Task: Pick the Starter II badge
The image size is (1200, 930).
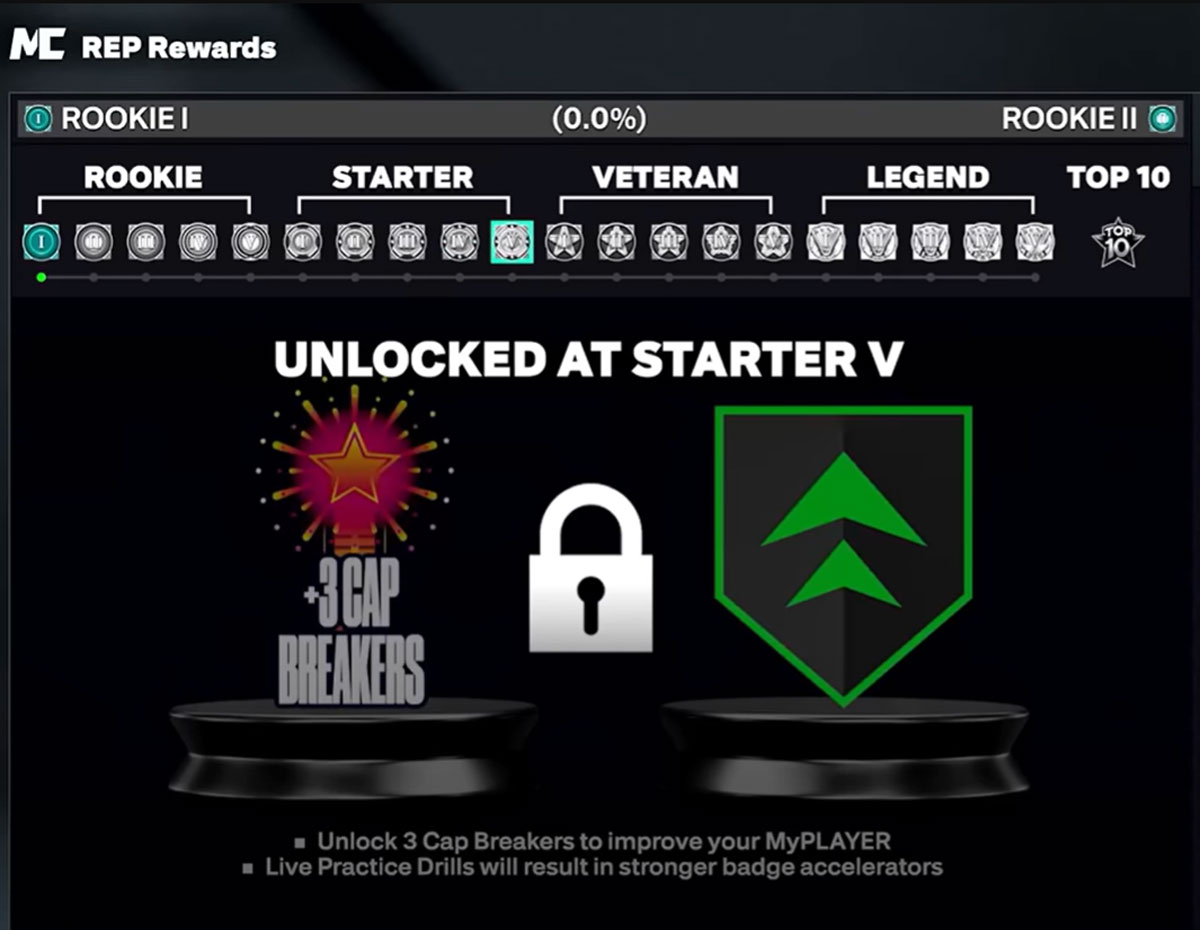Action: (x=355, y=242)
